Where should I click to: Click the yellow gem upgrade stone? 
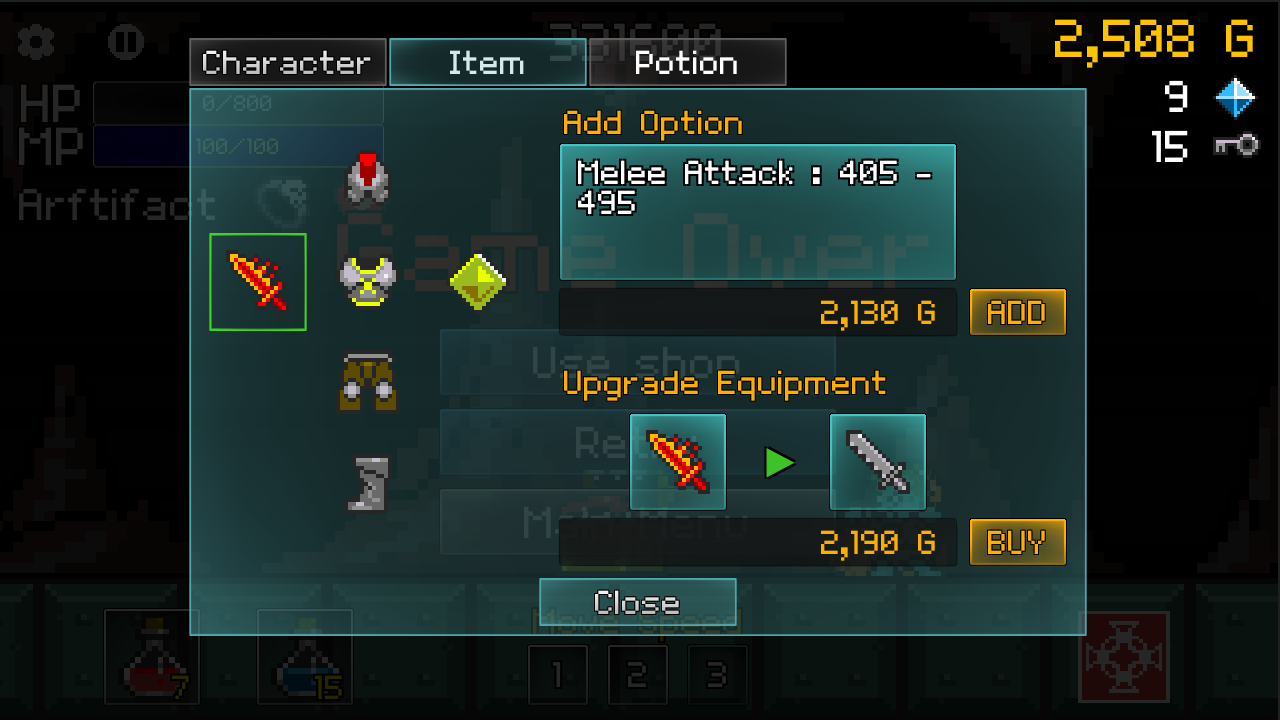coord(477,282)
